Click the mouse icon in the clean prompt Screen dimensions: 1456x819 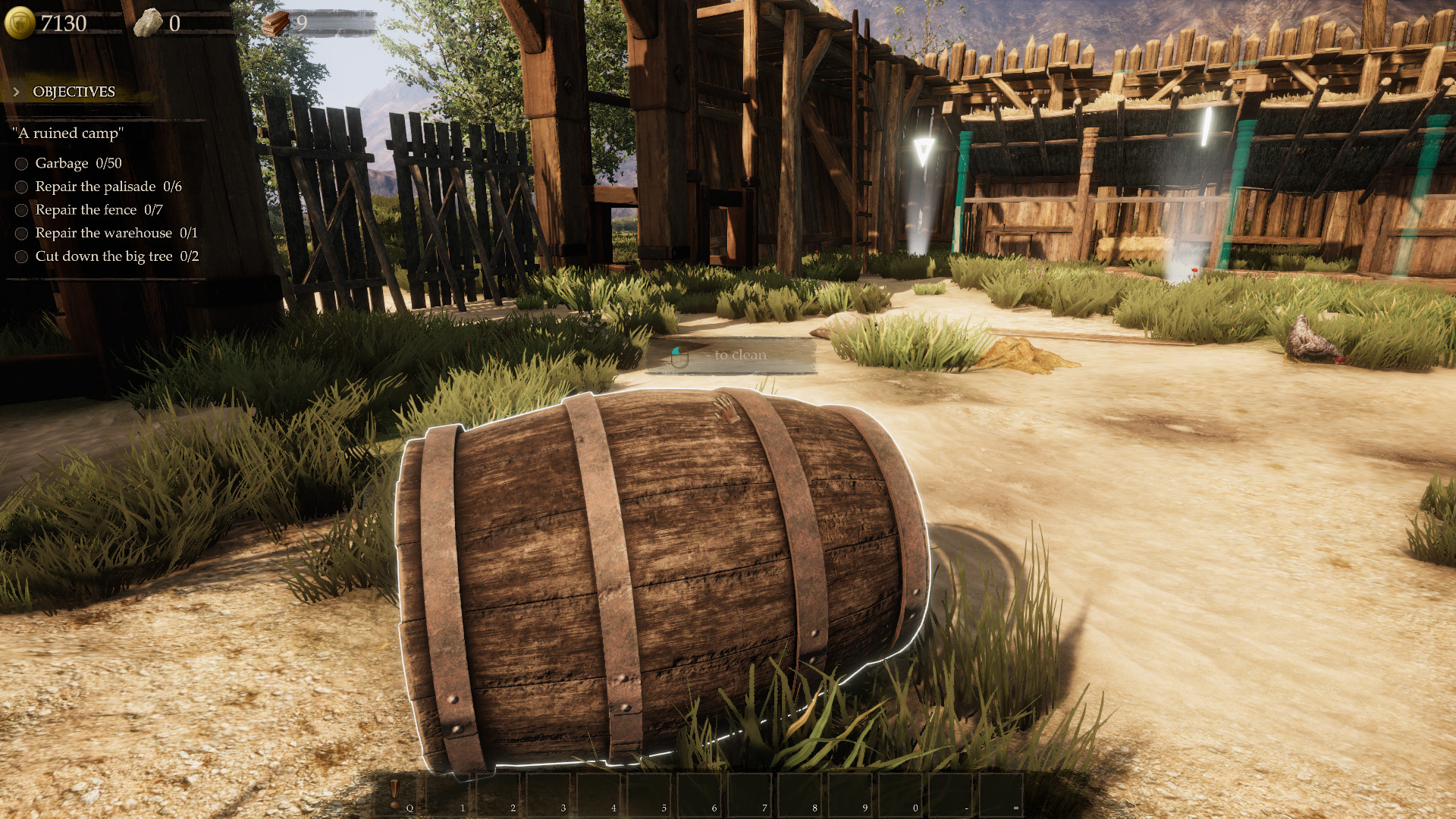coord(679,358)
